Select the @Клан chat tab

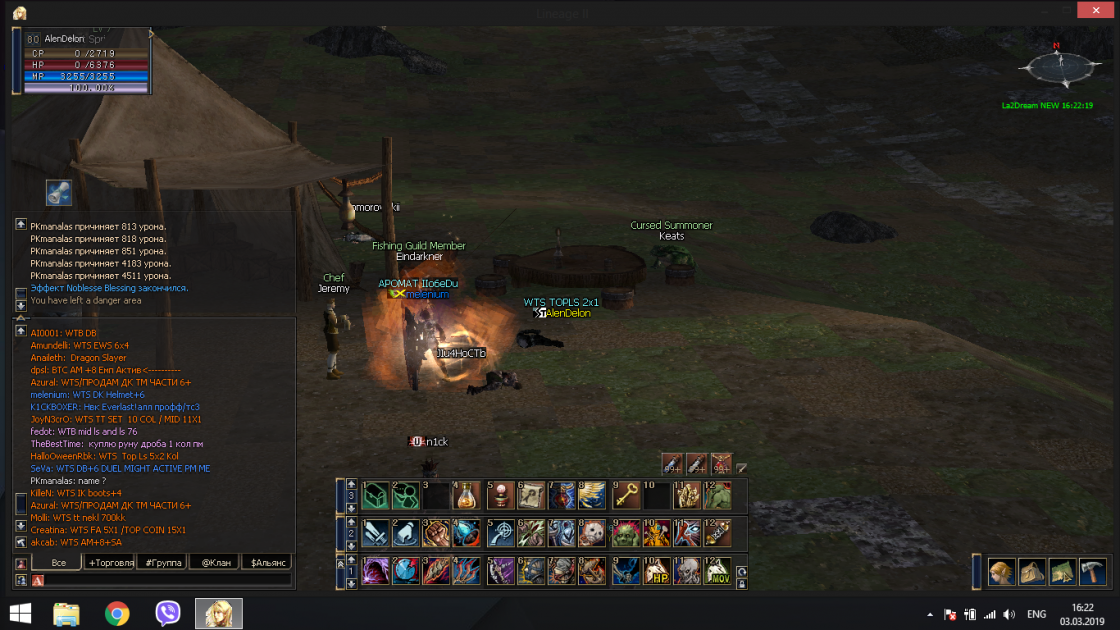tap(214, 563)
